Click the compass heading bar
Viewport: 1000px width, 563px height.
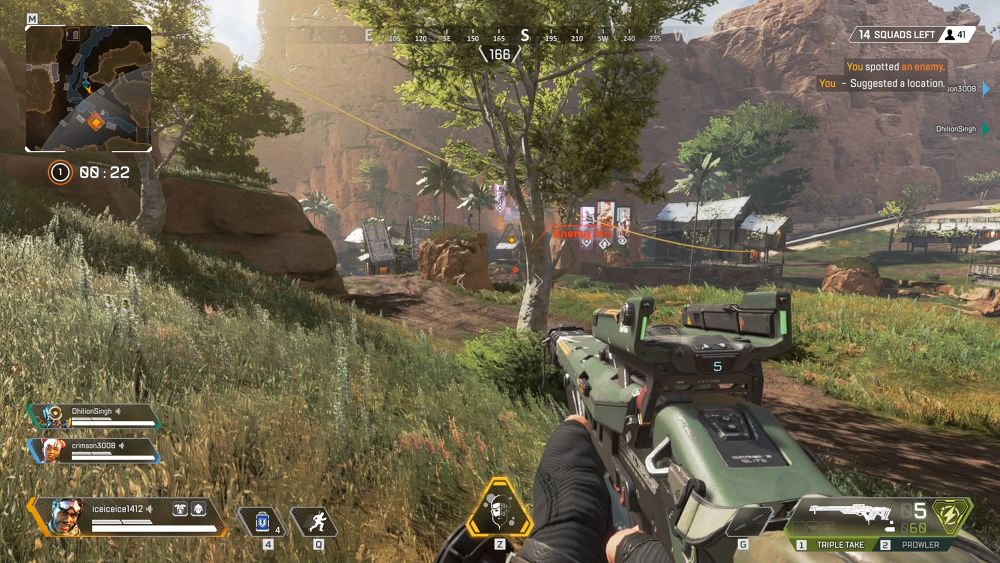(500, 37)
